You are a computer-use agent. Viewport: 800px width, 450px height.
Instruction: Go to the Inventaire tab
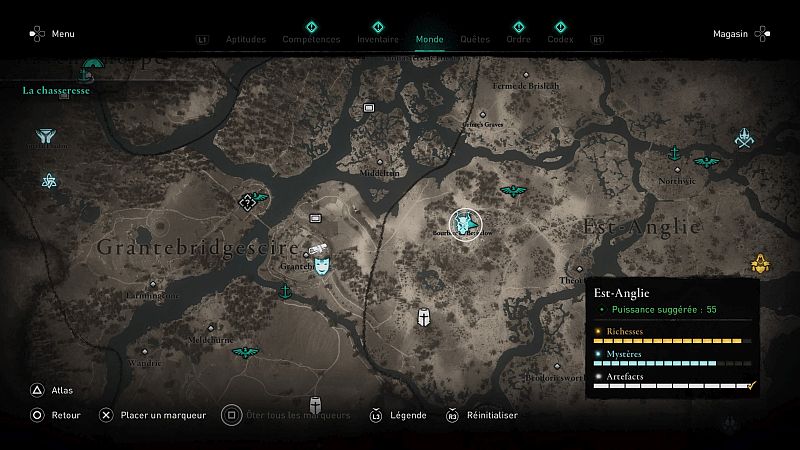click(378, 39)
